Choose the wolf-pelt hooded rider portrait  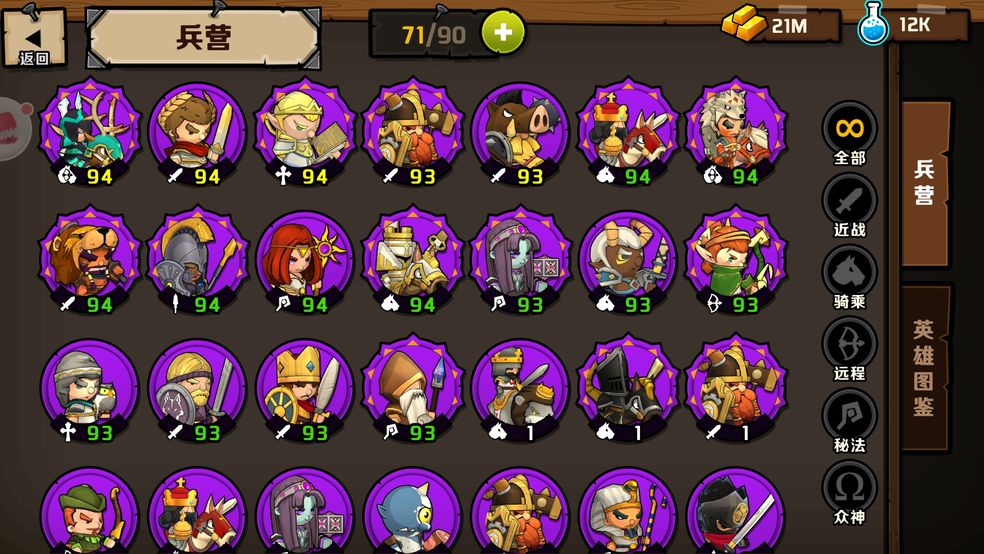[x=735, y=131]
